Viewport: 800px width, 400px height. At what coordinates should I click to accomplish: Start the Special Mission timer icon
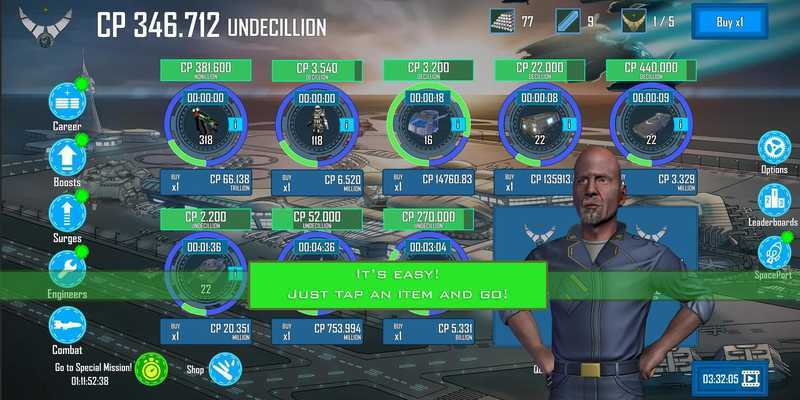pos(151,369)
